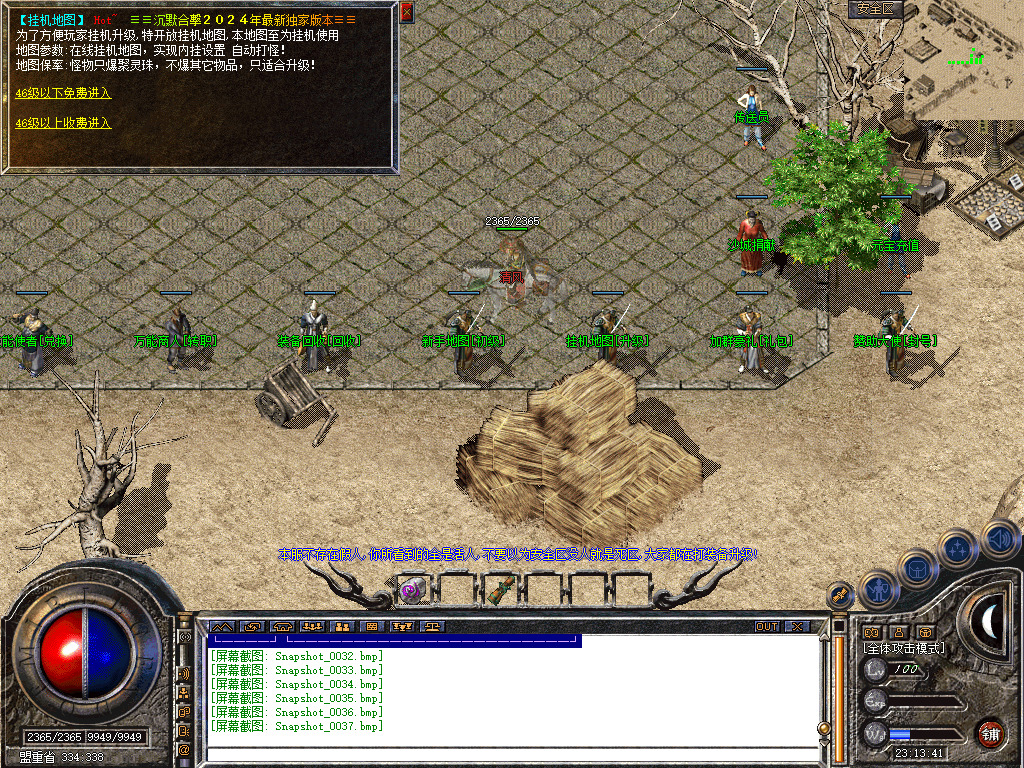This screenshot has width=1024, height=768.
Task: Close the 挂机地图 NPC dialogue window
Action: [x=406, y=13]
